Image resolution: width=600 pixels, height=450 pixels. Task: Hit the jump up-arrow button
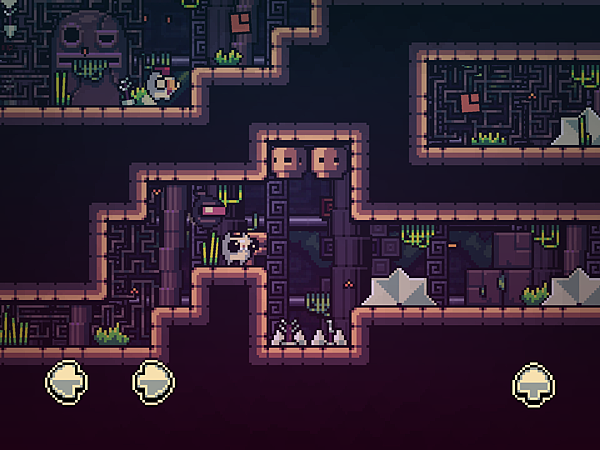click(x=534, y=382)
